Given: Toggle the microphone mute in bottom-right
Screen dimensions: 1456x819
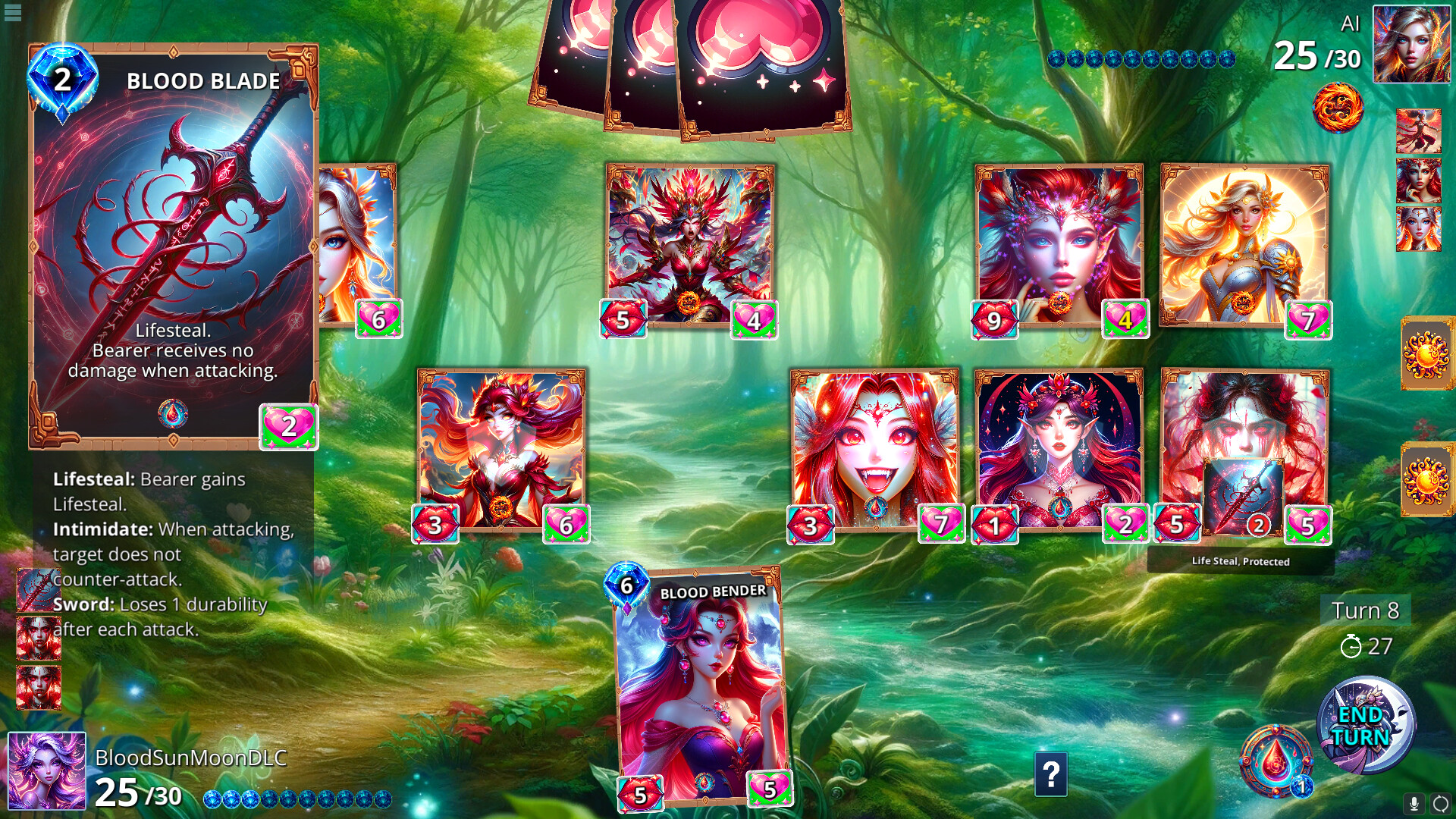Looking at the screenshot, I should [1412, 801].
